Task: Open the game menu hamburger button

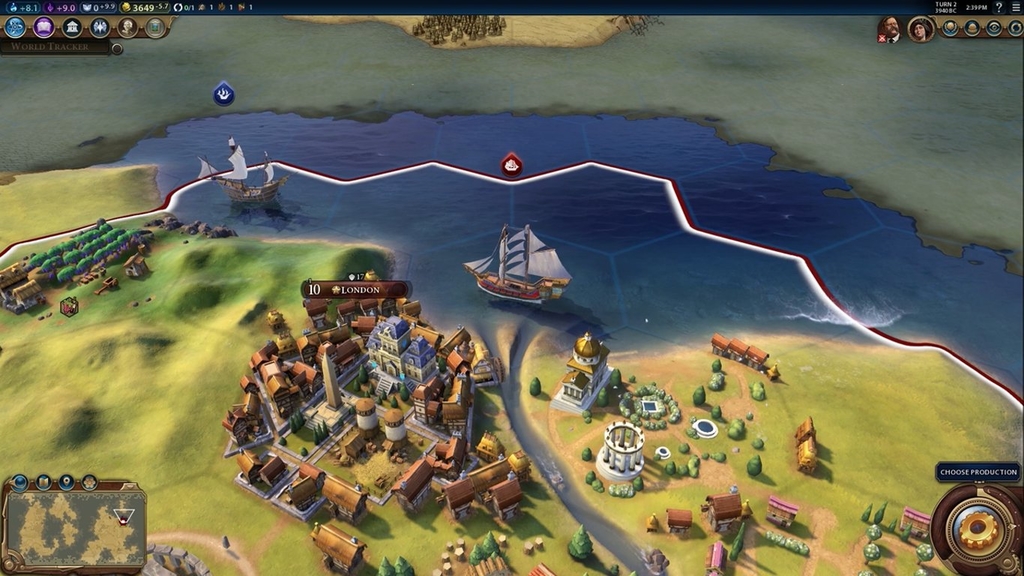Action: 1015,7
